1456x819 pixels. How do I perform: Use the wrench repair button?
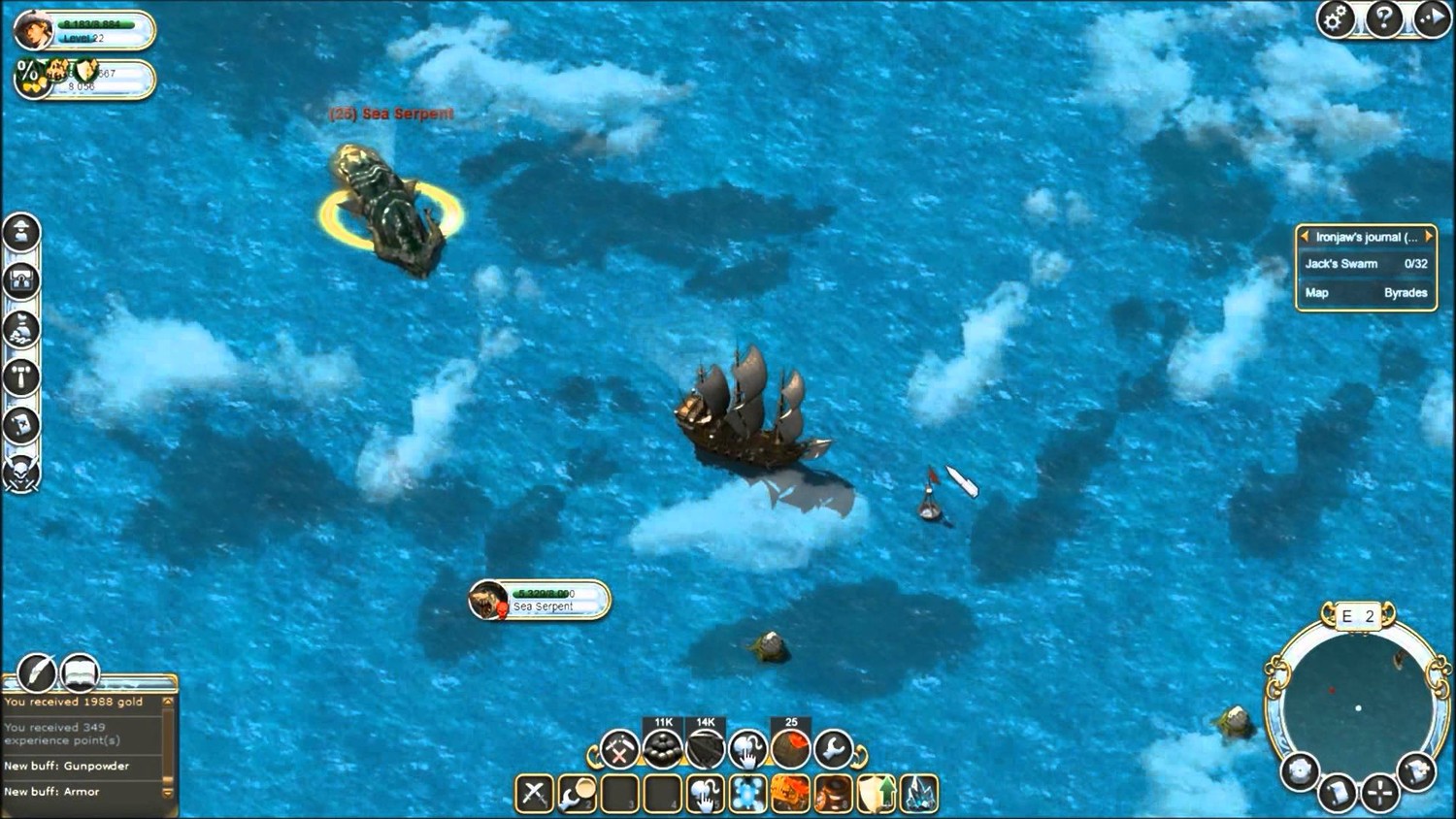point(833,749)
